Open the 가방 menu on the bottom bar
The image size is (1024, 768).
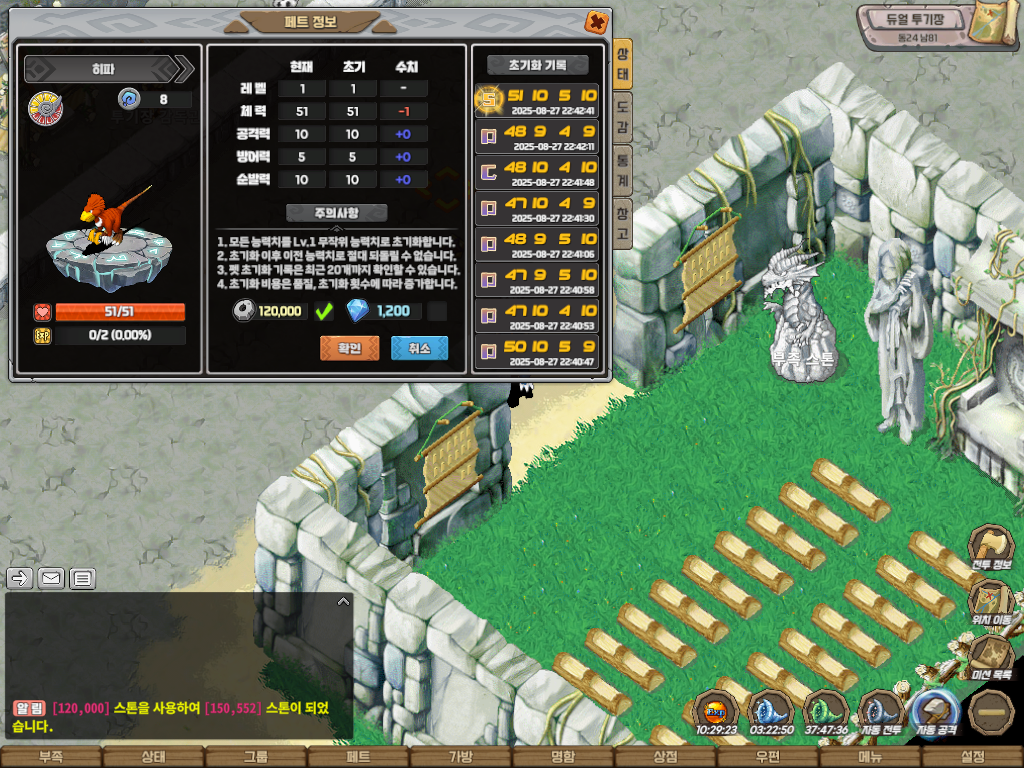click(x=461, y=757)
